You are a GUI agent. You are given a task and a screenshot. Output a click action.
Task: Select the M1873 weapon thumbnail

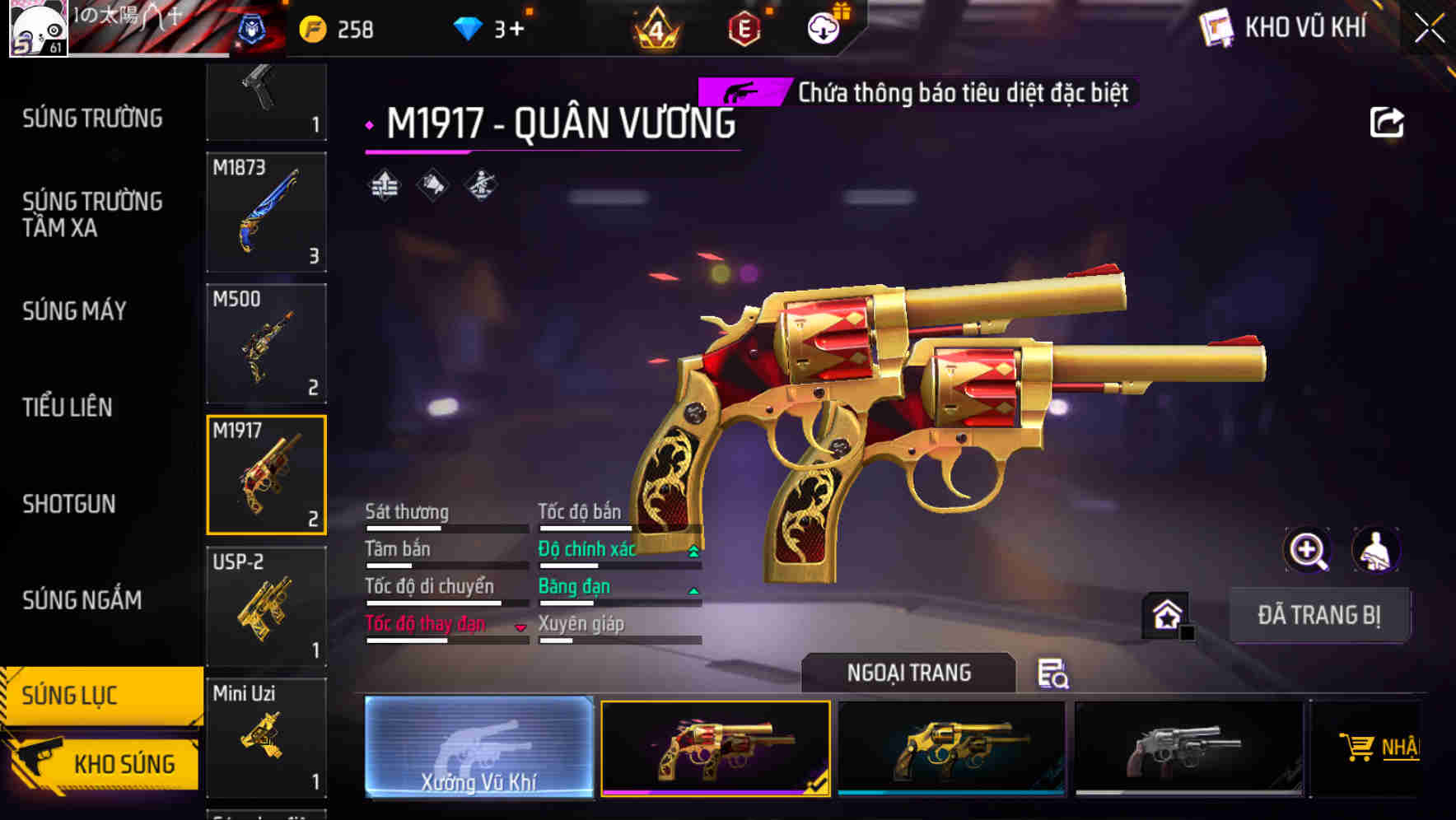(x=266, y=214)
